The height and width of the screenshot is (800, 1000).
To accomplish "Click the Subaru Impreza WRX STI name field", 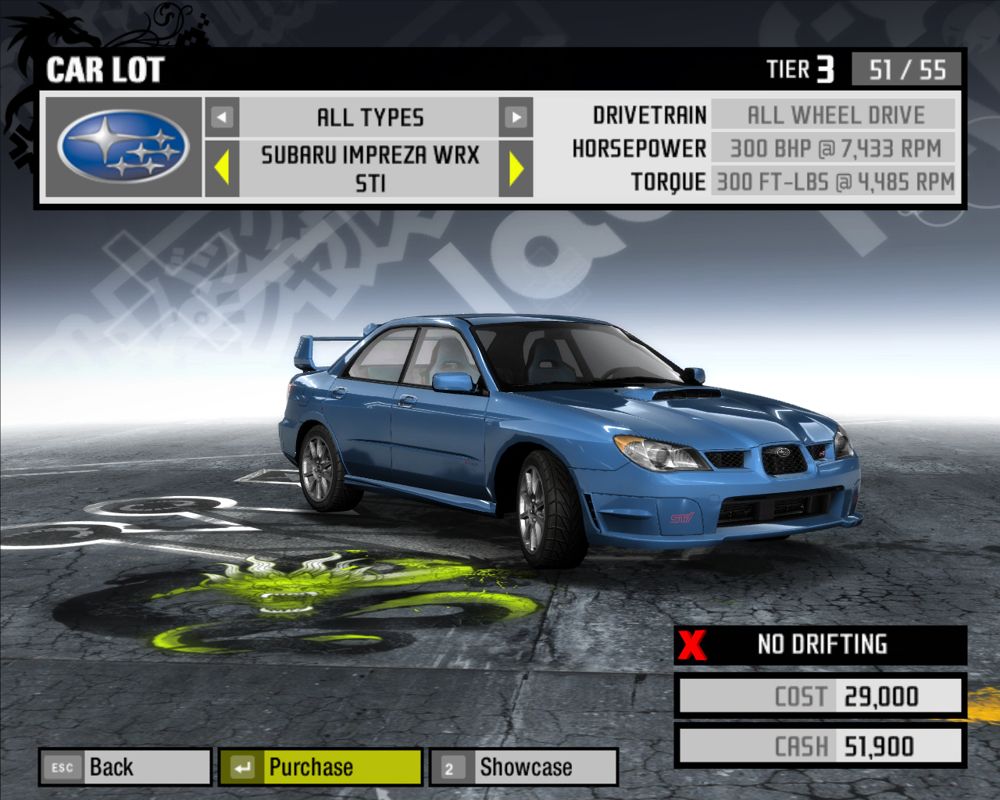I will pos(370,168).
